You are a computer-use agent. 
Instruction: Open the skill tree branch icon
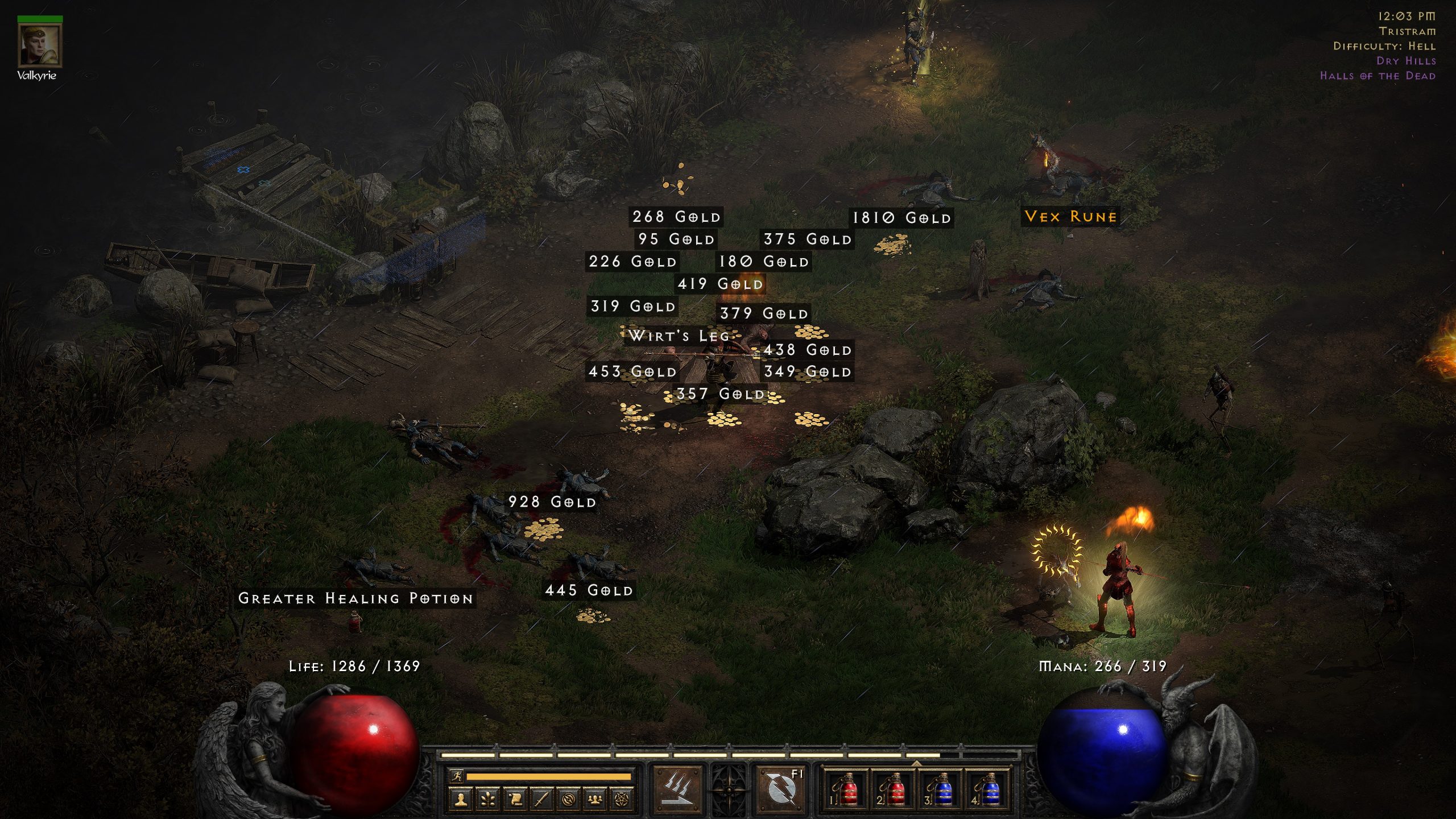[488, 799]
